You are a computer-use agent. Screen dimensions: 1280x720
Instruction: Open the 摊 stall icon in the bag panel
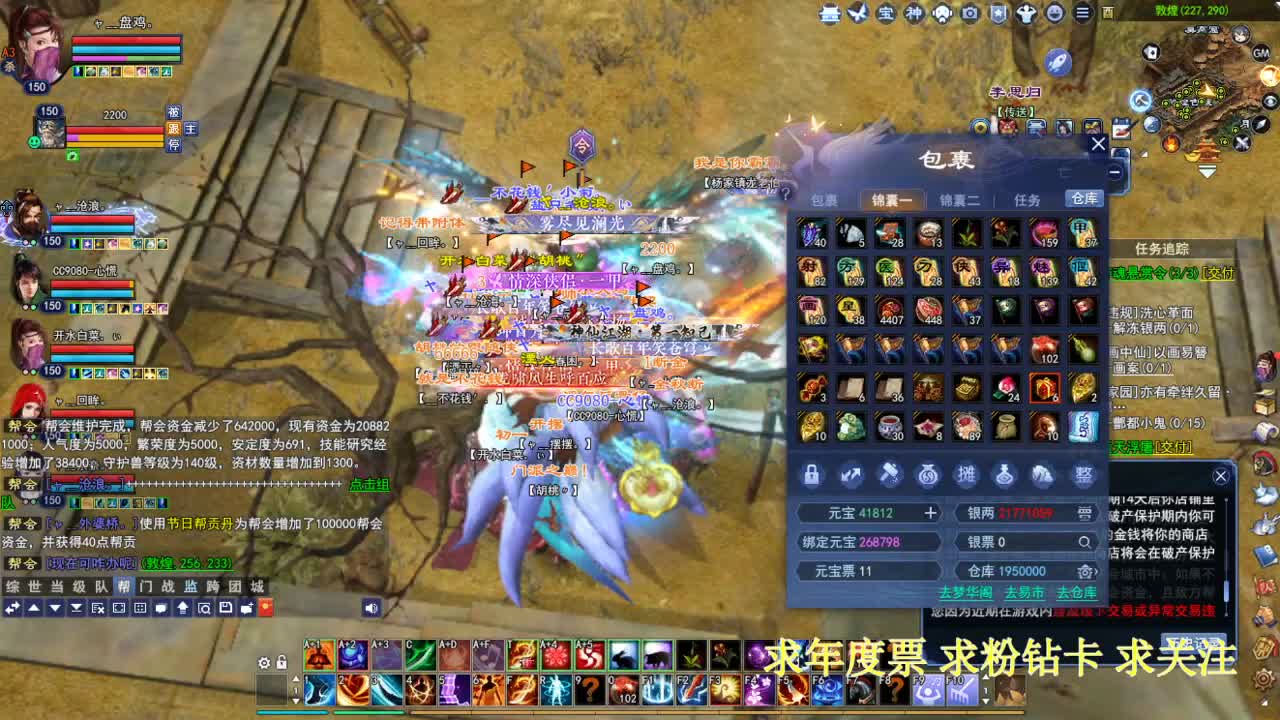(x=967, y=474)
